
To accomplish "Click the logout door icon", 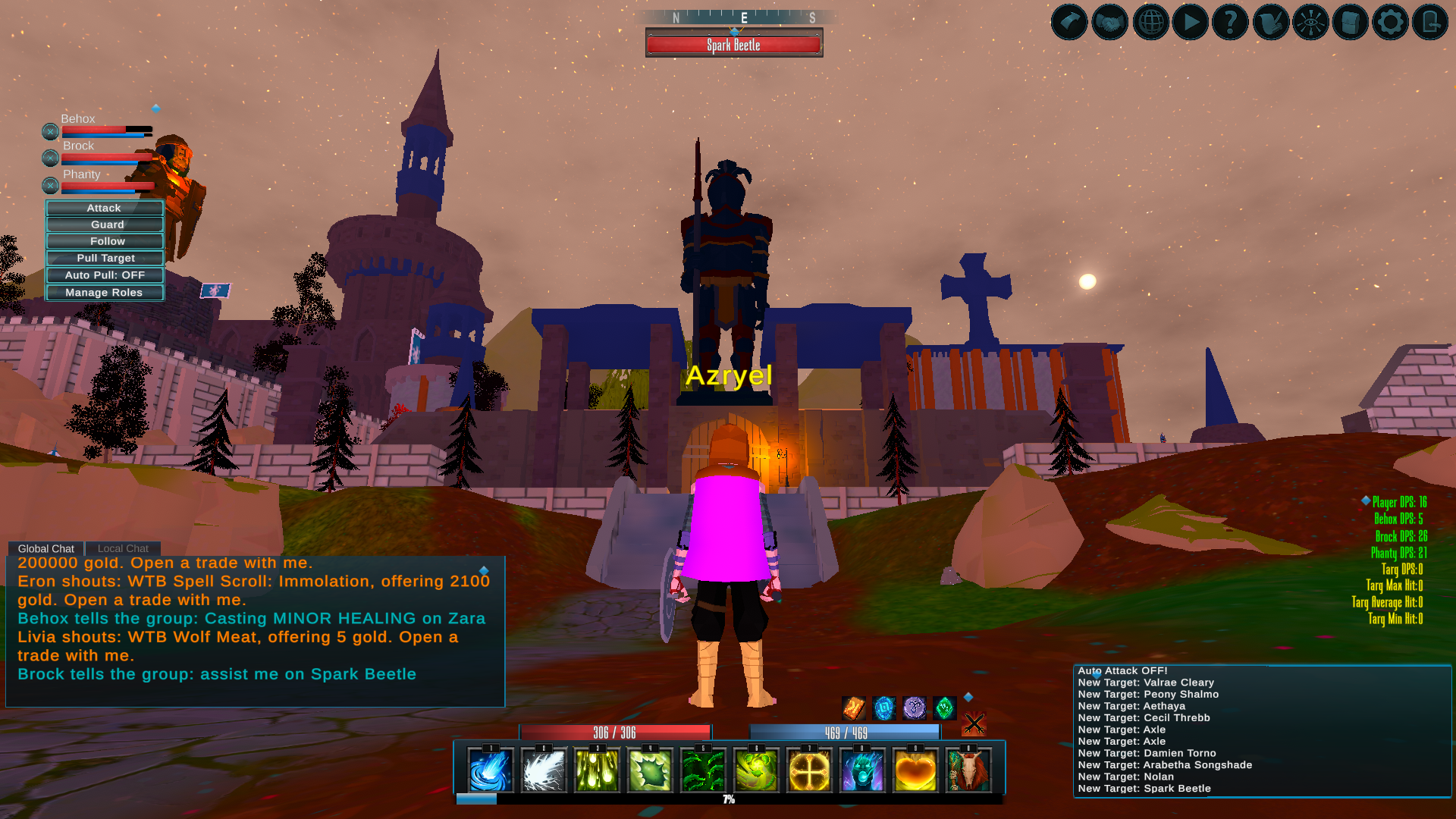I will tap(1430, 21).
